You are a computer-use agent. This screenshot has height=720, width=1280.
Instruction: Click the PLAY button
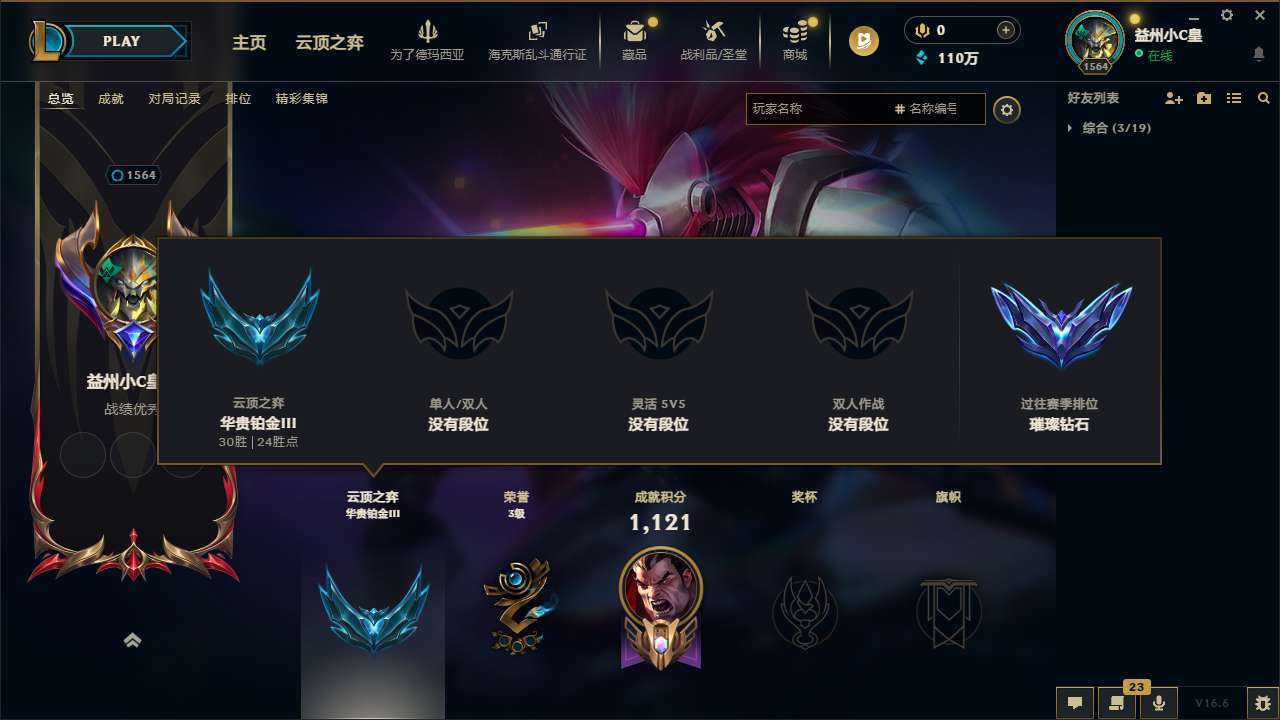coord(122,41)
